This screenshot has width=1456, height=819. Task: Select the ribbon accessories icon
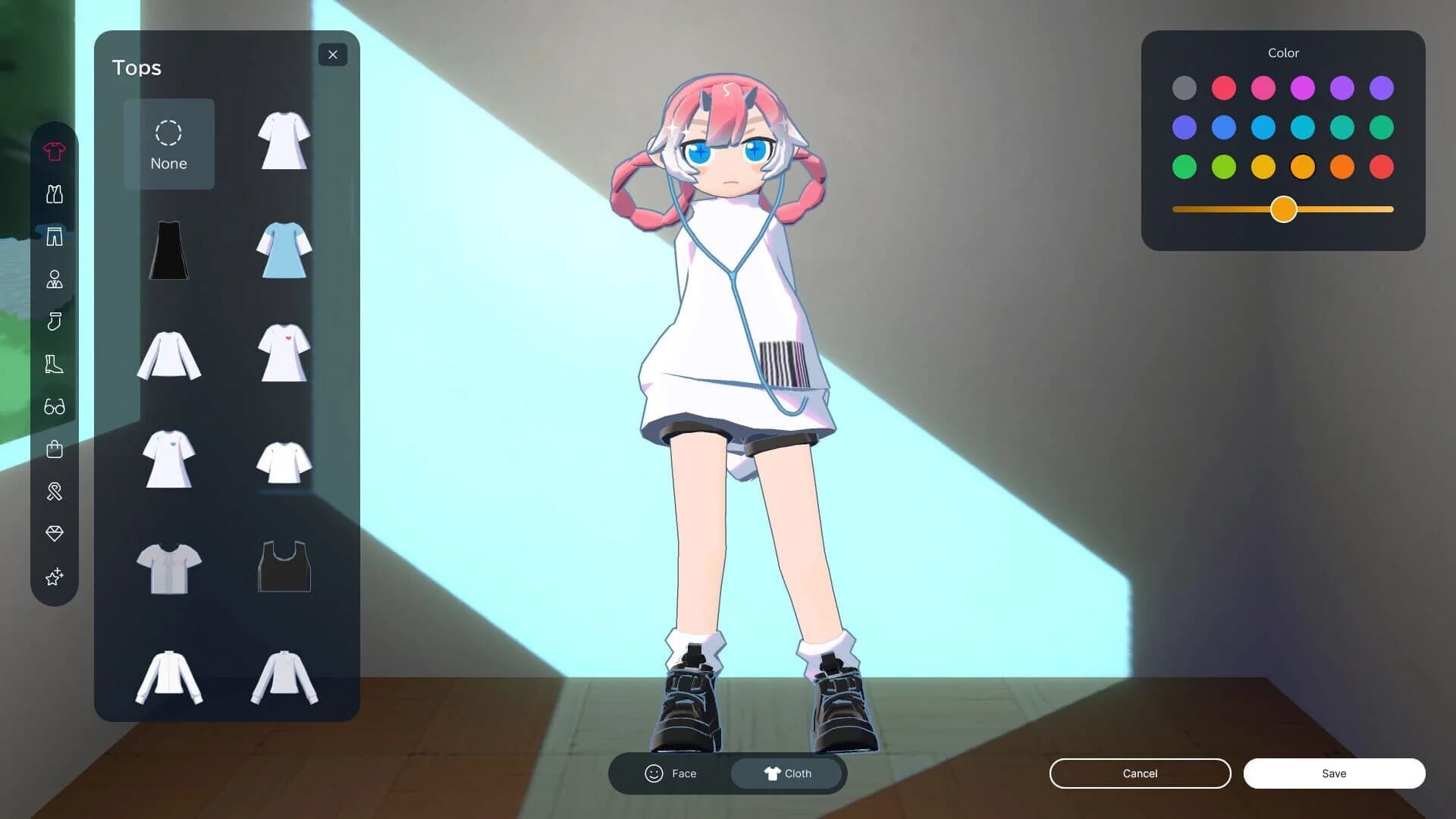54,491
